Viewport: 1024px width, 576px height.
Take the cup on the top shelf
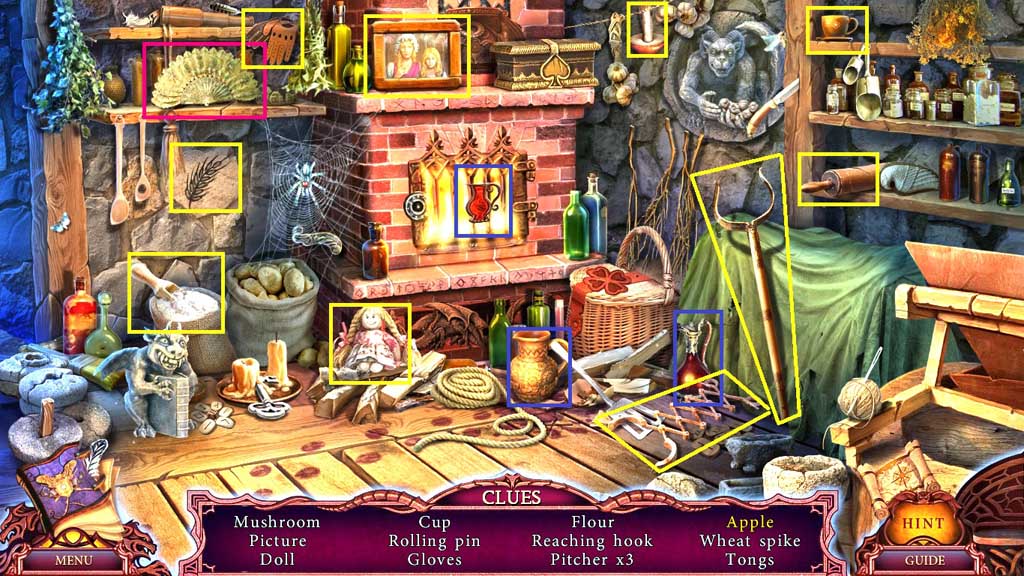pyautogui.click(x=836, y=27)
